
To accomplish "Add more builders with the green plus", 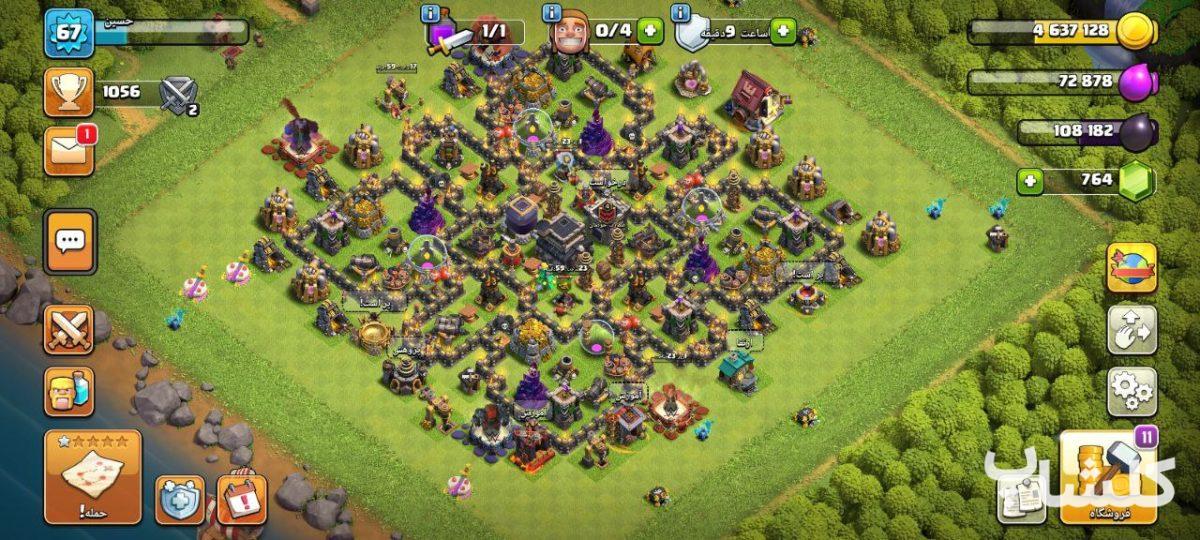I will 650,30.
